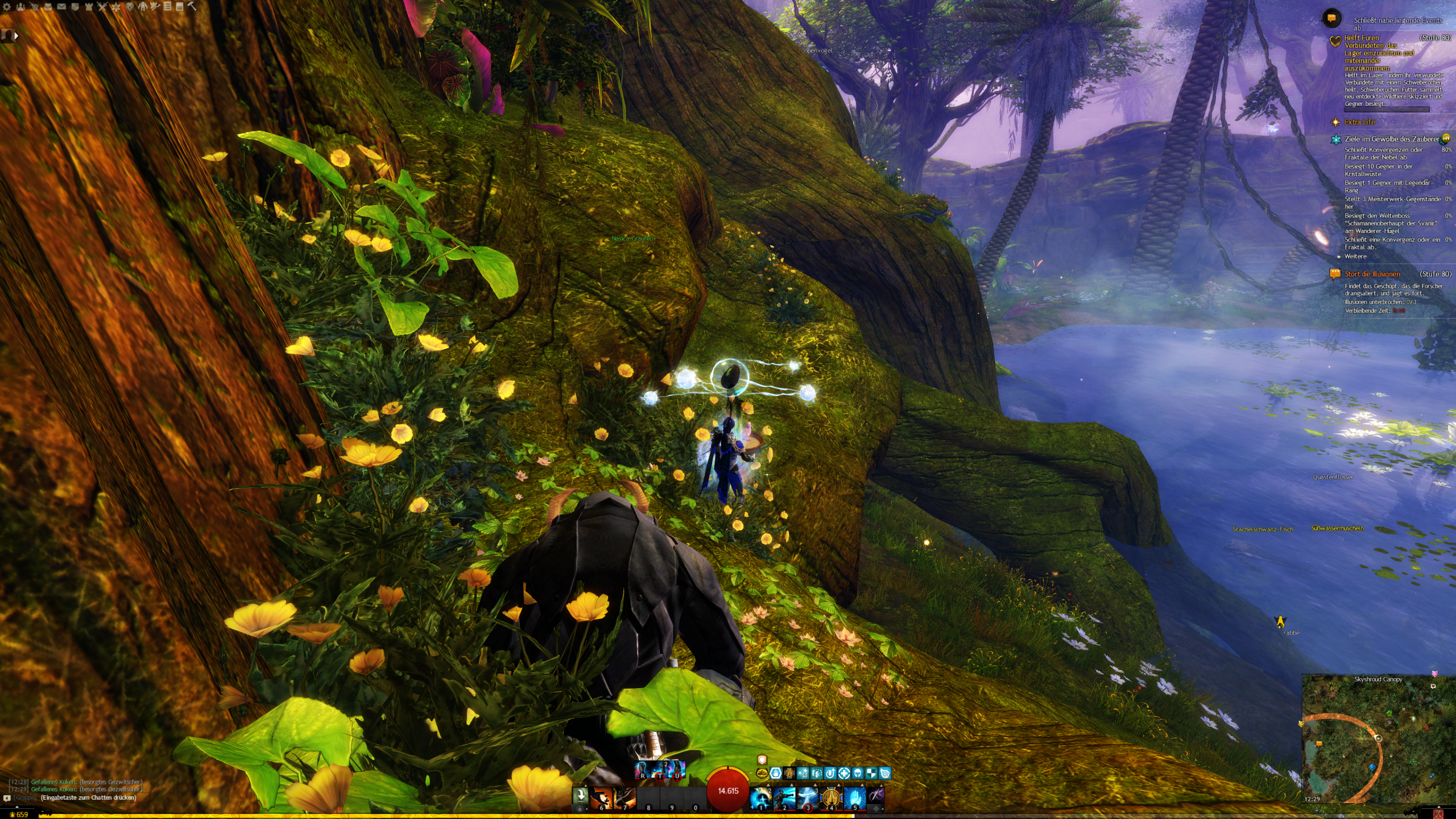
Task: Open the gear-shaped game menu
Action: click(x=7, y=7)
